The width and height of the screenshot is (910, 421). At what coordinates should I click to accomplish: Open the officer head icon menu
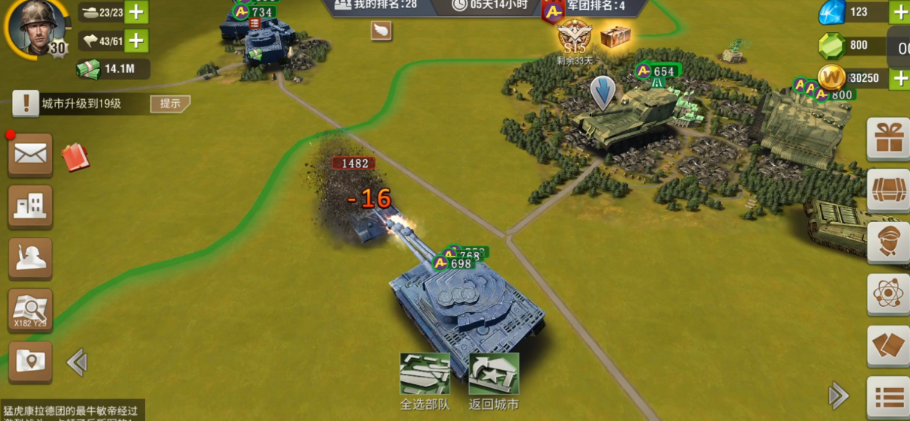[x=887, y=242]
